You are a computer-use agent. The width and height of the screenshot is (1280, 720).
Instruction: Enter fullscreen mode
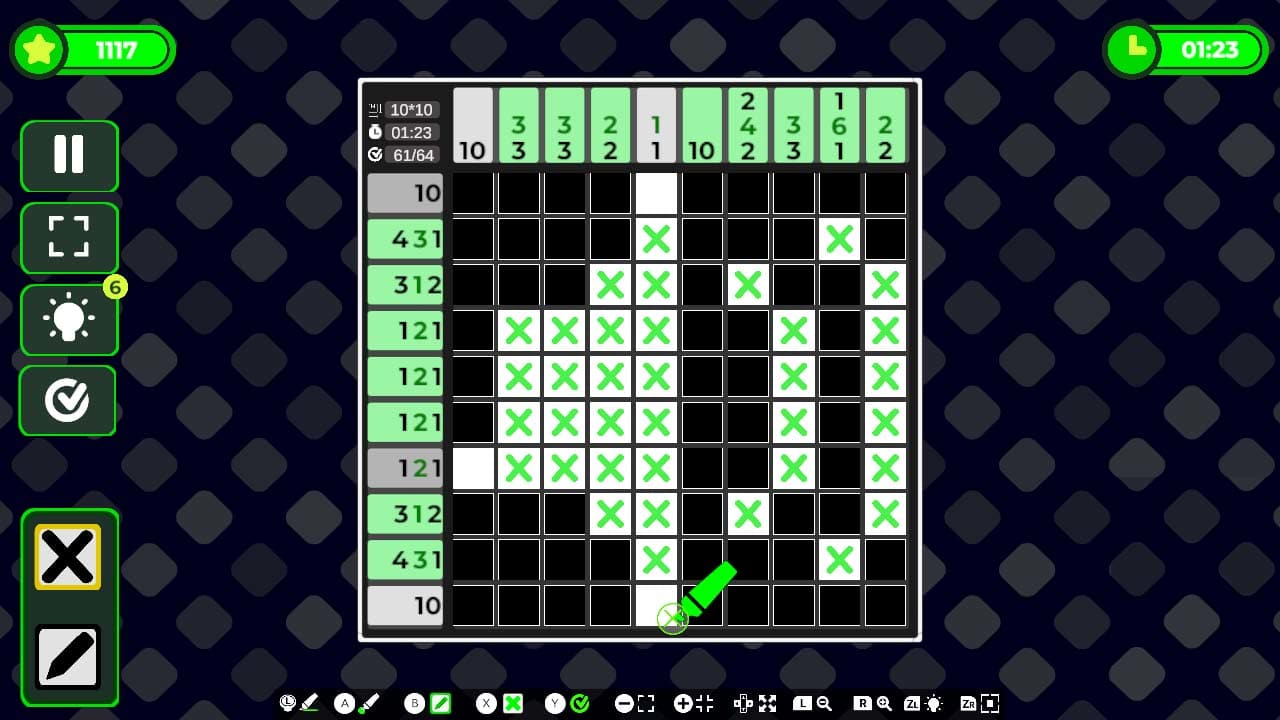(x=68, y=238)
